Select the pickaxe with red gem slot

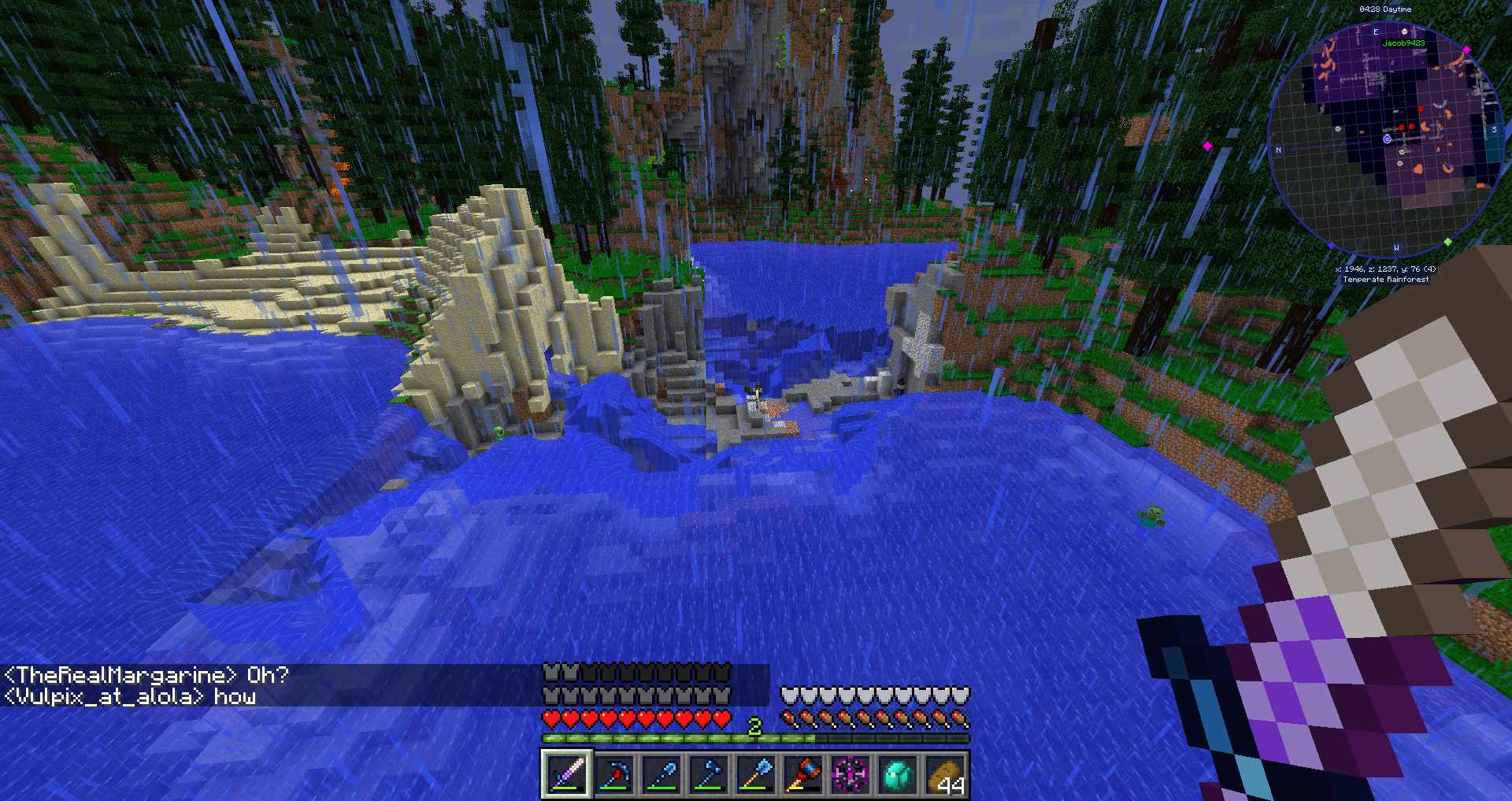tap(614, 775)
